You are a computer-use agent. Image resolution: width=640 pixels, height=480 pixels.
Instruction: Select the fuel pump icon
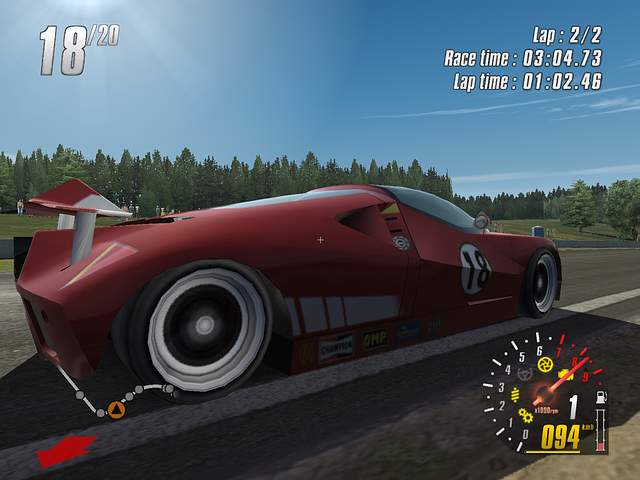600,398
